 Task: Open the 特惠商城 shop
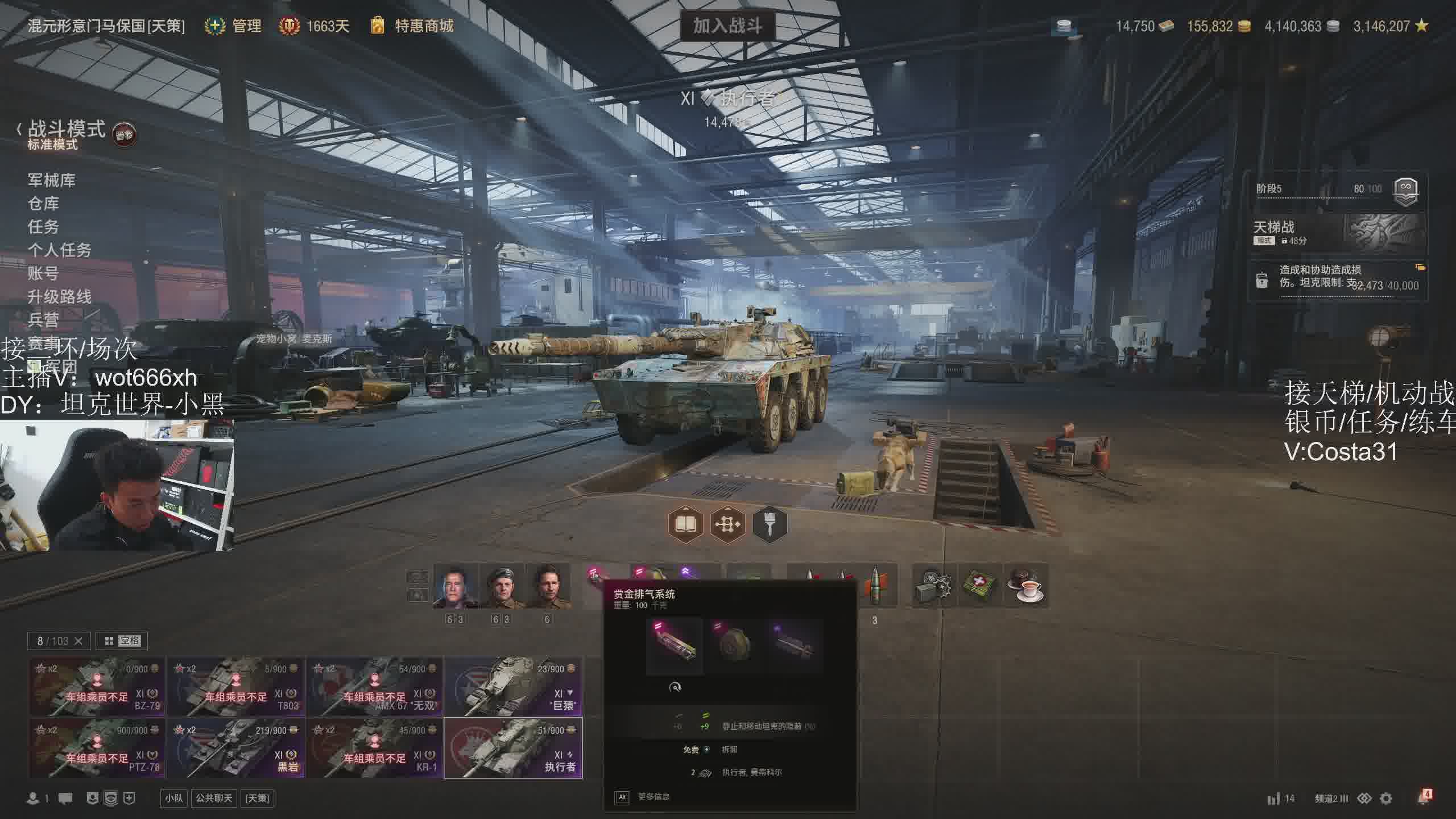pyautogui.click(x=424, y=26)
